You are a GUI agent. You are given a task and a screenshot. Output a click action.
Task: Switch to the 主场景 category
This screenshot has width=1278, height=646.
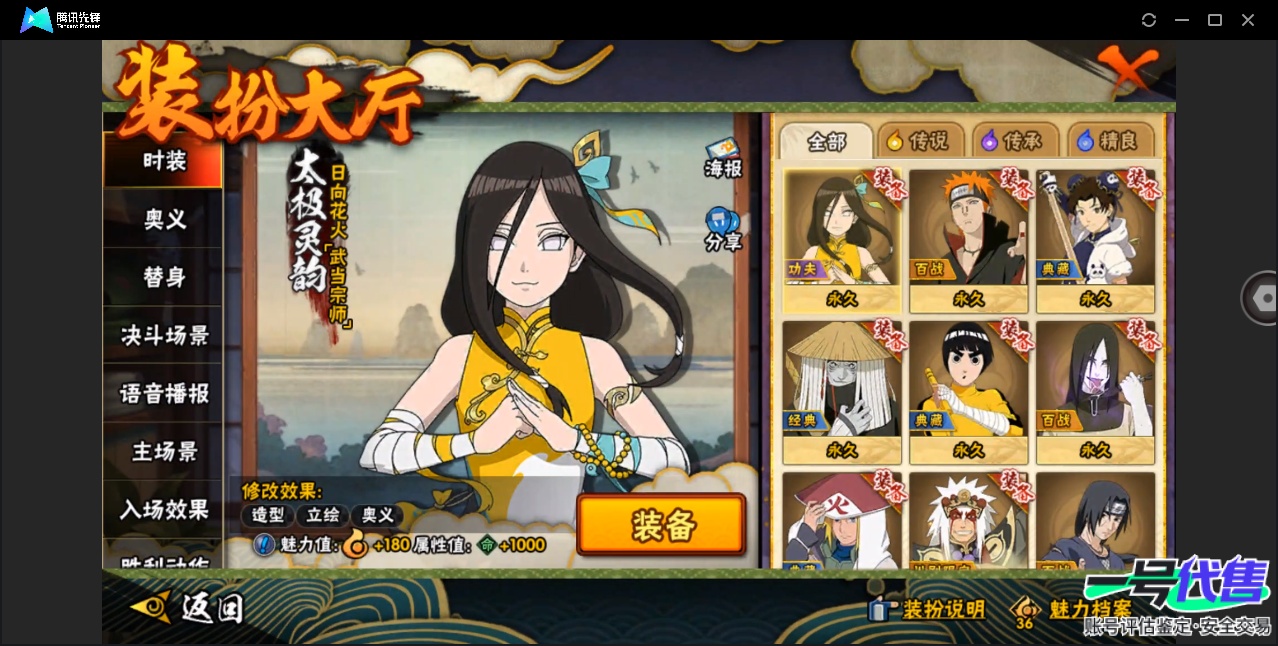164,451
